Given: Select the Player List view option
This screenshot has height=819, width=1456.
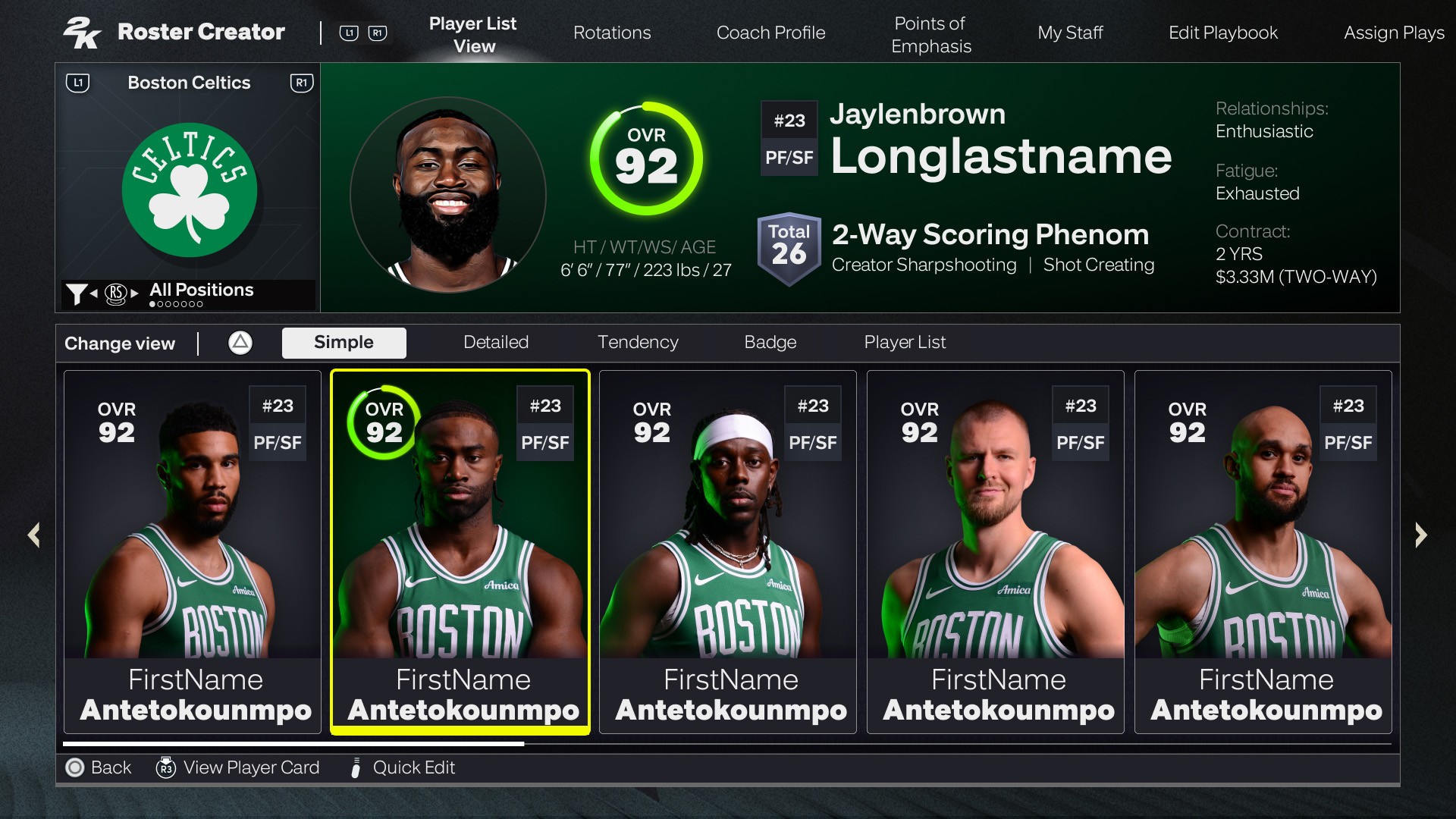Looking at the screenshot, I should [905, 343].
